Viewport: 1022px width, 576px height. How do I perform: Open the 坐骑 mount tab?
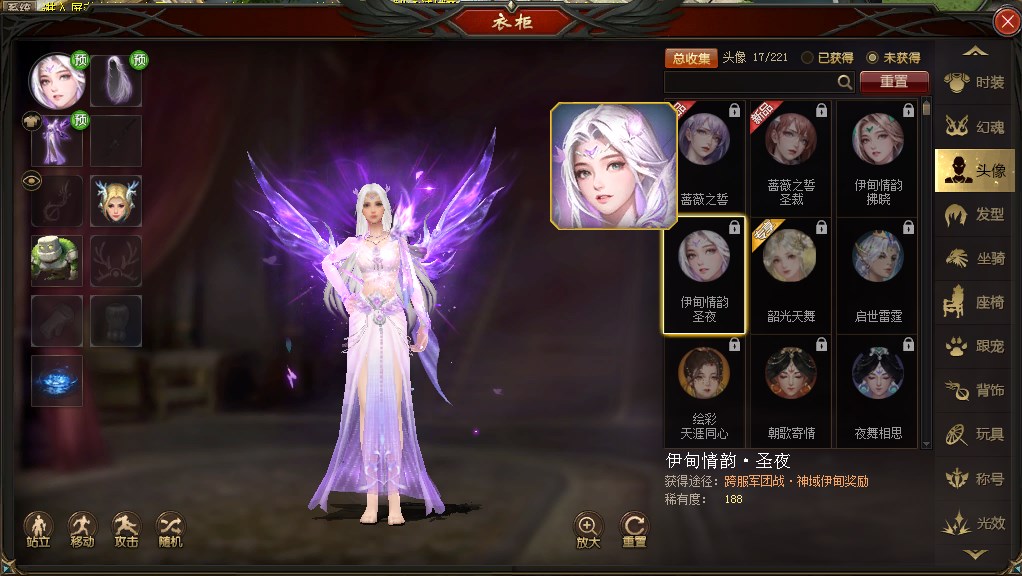[x=975, y=259]
